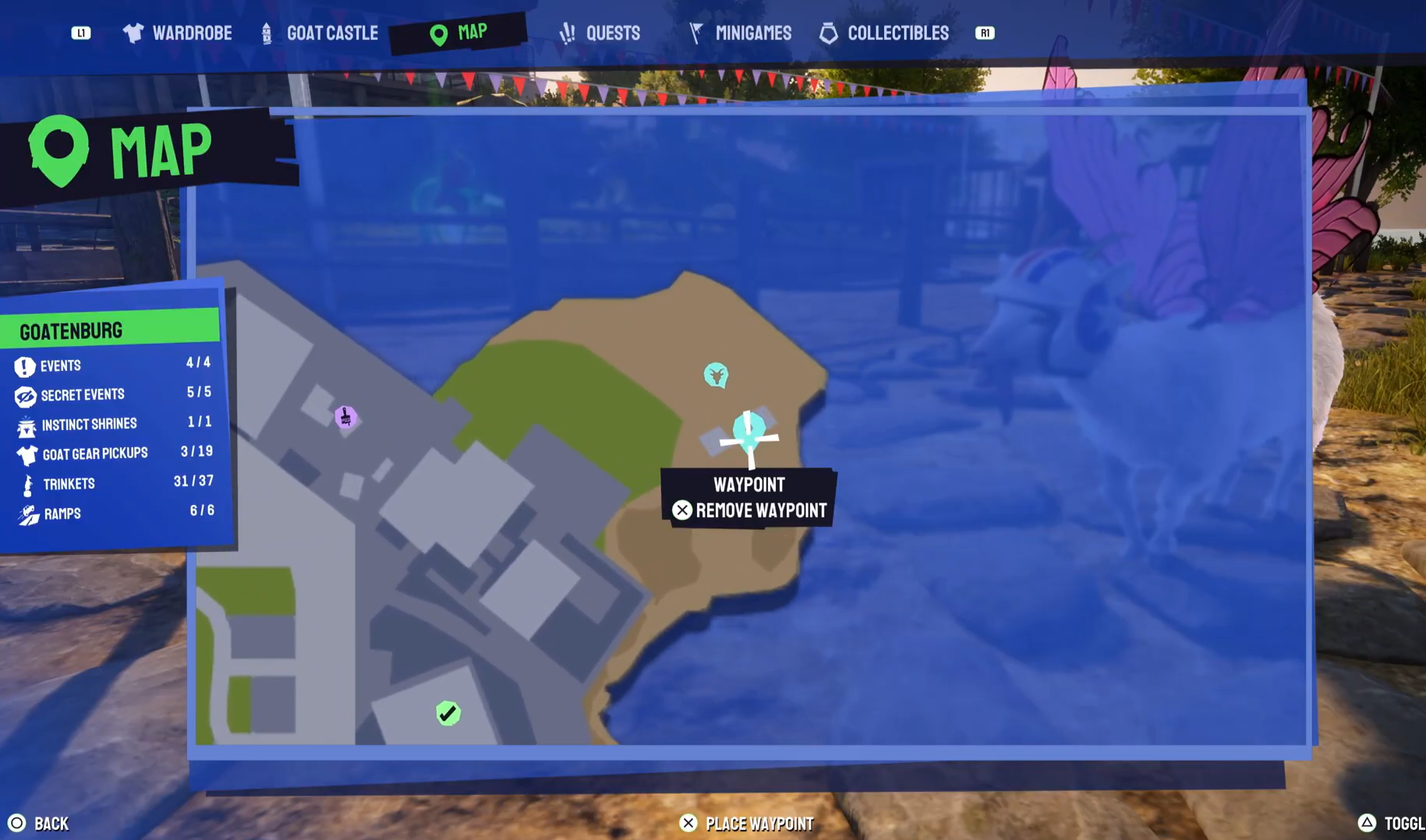Select the Secret Events icon
The height and width of the screenshot is (840, 1426).
(25, 394)
